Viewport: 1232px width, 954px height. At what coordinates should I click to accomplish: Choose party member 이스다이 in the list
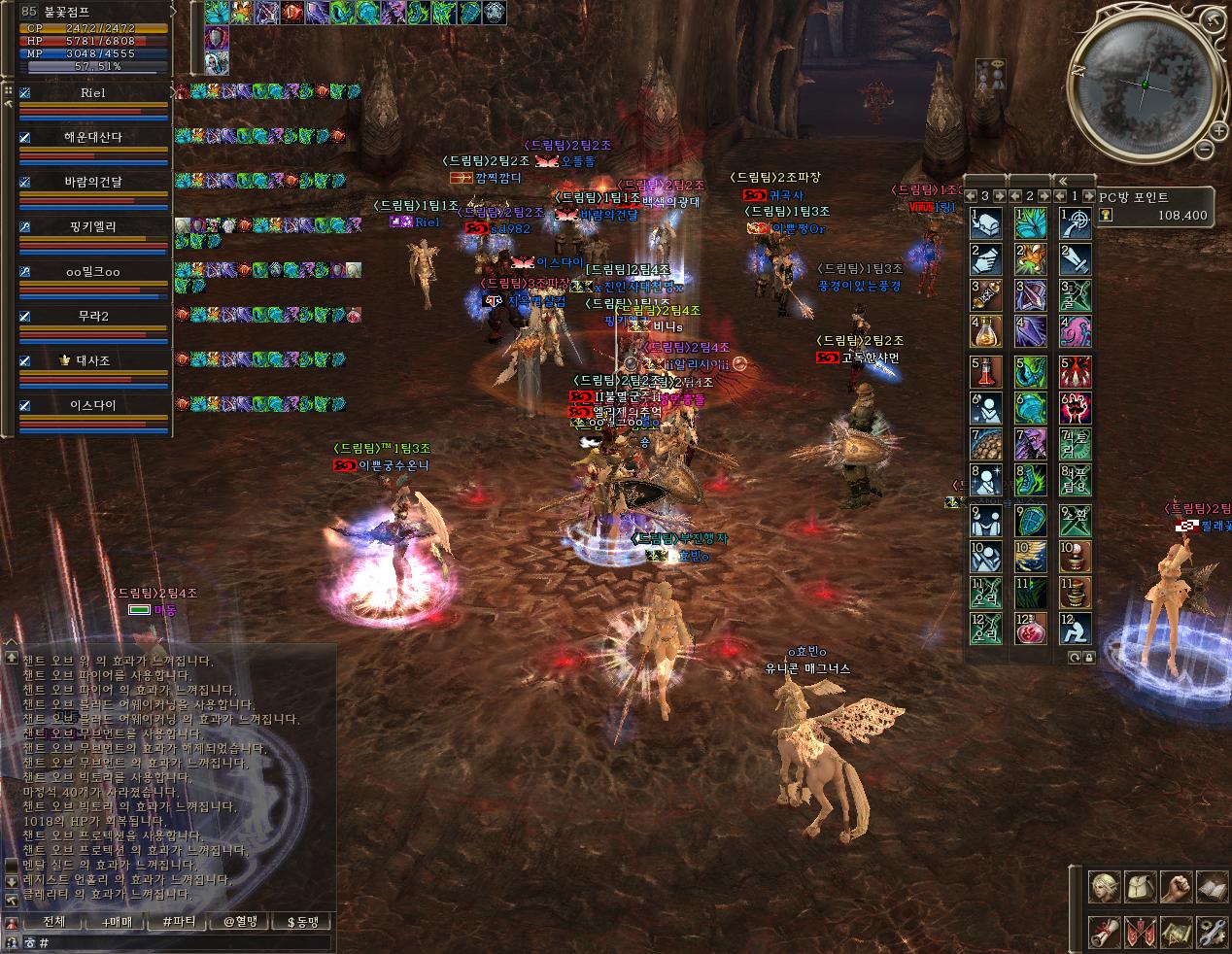93,405
